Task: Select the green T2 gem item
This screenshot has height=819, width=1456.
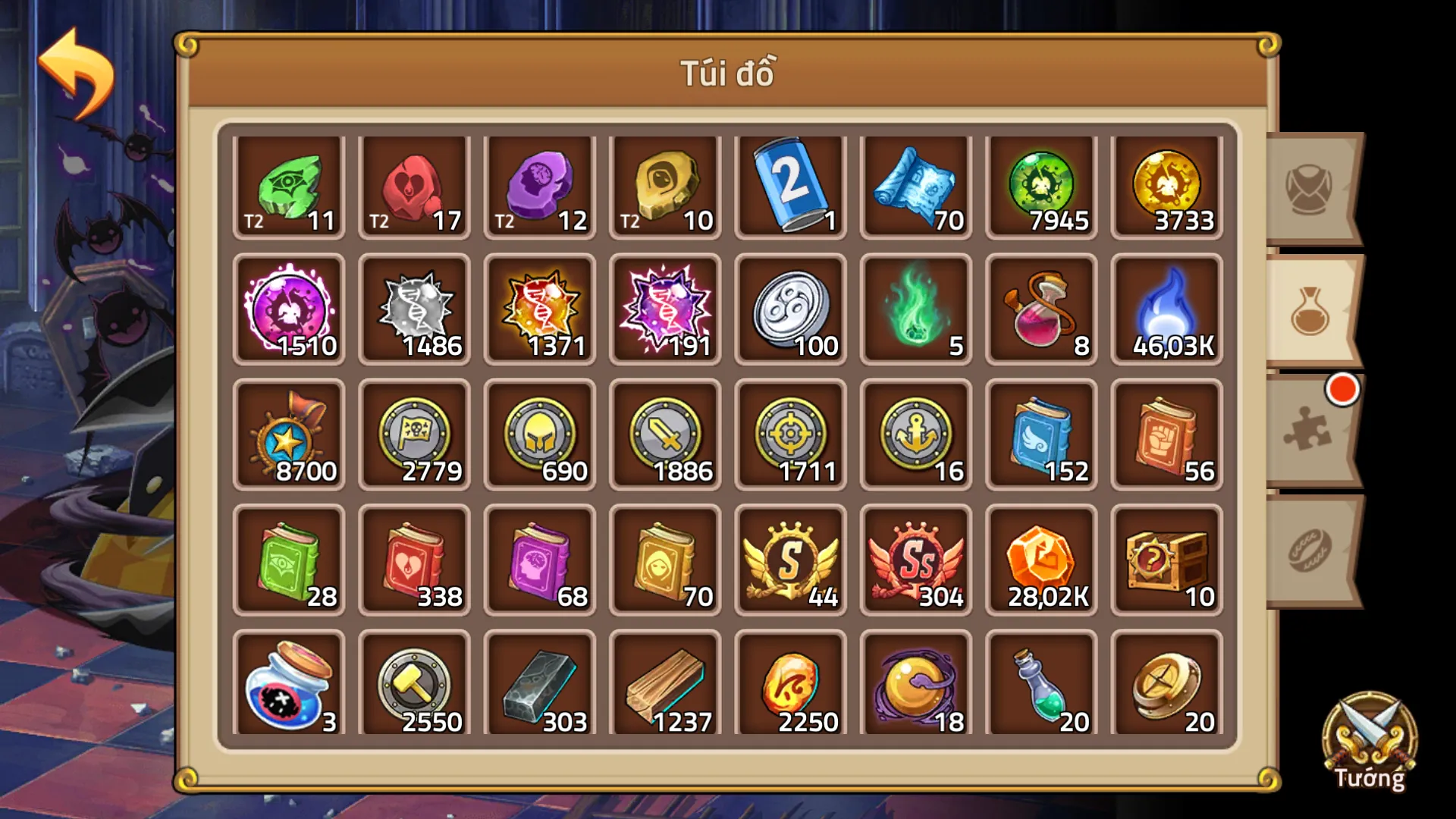Action: 288,186
